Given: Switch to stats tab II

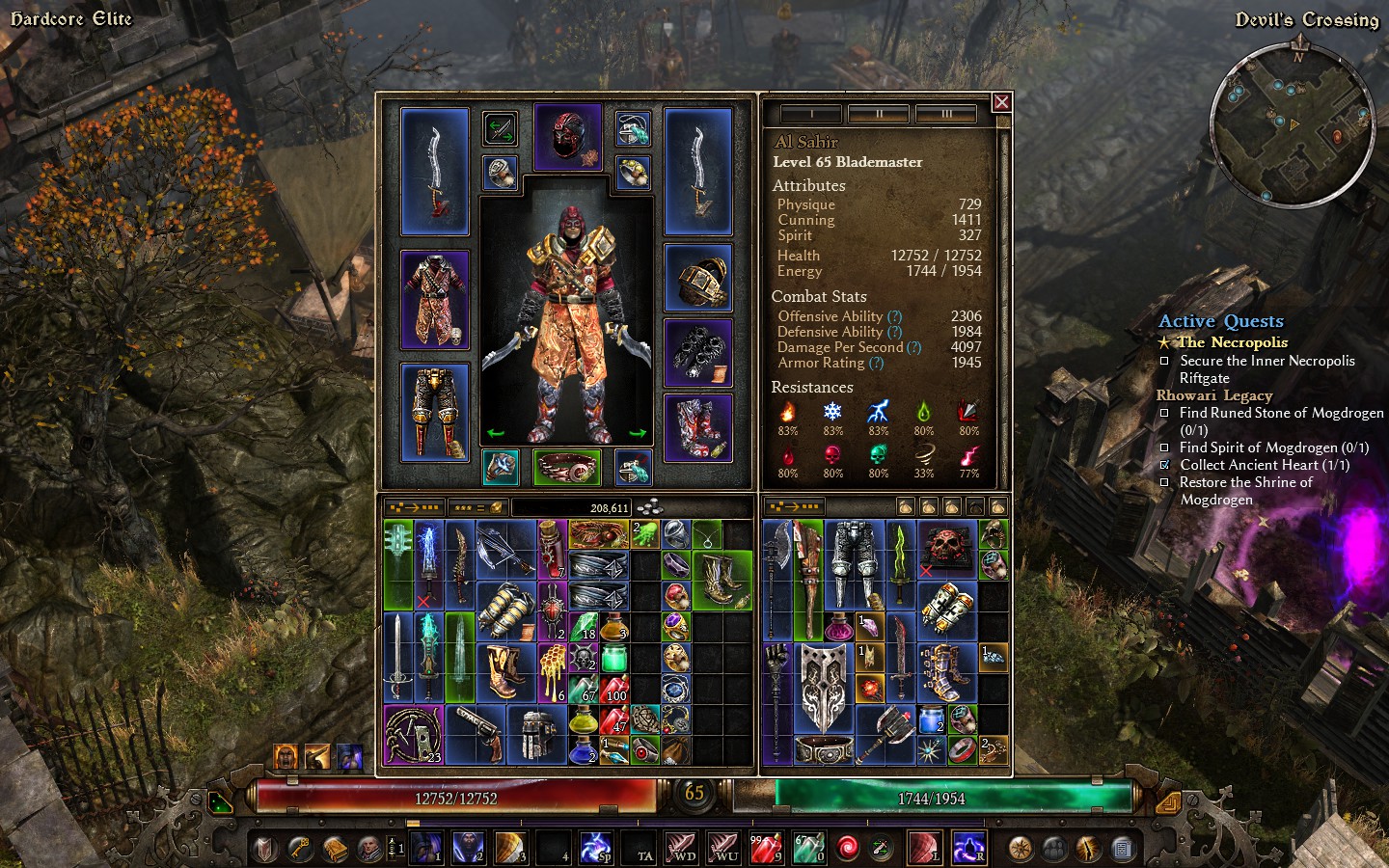Looking at the screenshot, I should pyautogui.click(x=879, y=114).
